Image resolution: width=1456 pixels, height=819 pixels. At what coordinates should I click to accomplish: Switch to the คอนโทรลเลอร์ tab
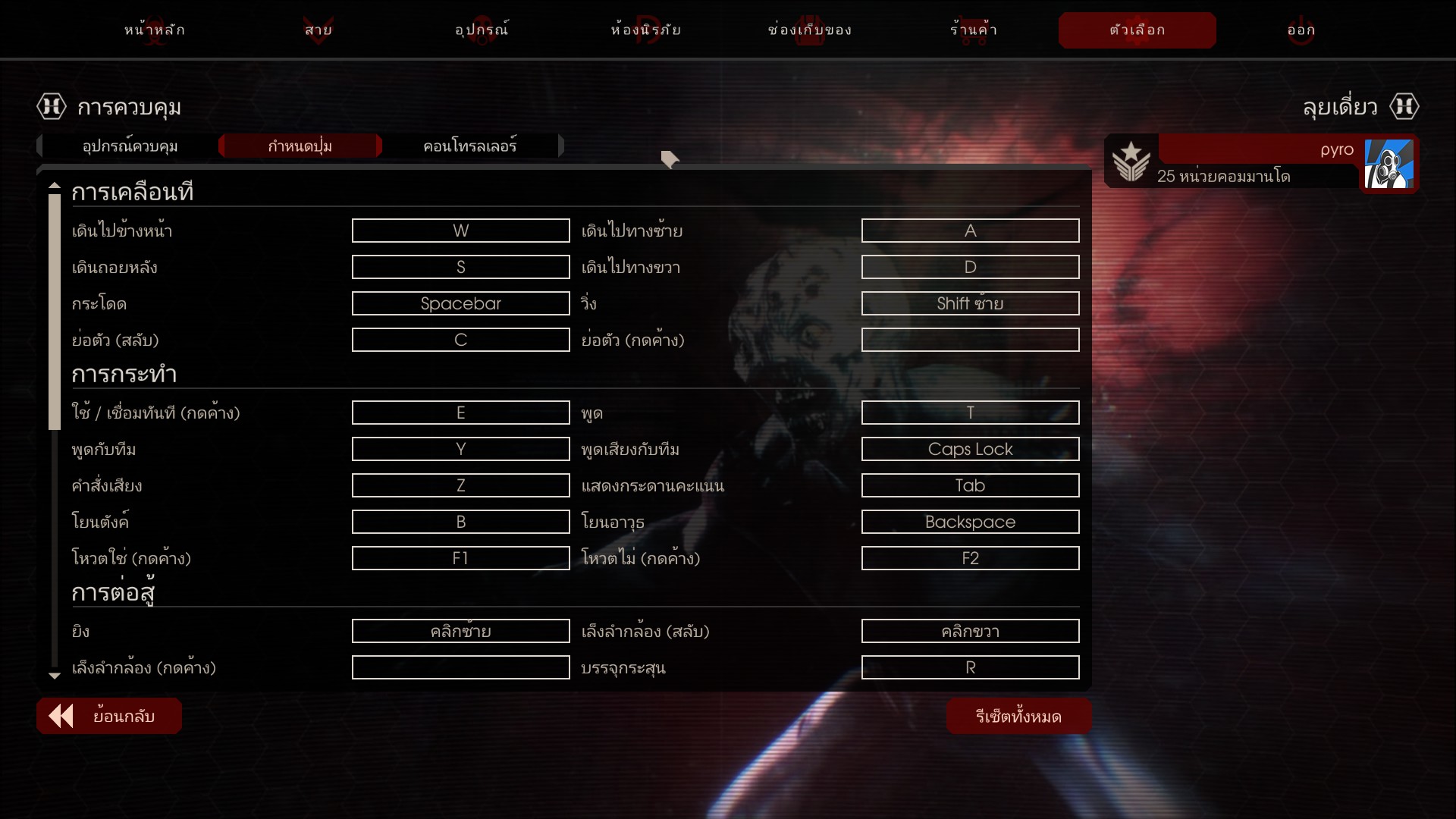pos(470,146)
